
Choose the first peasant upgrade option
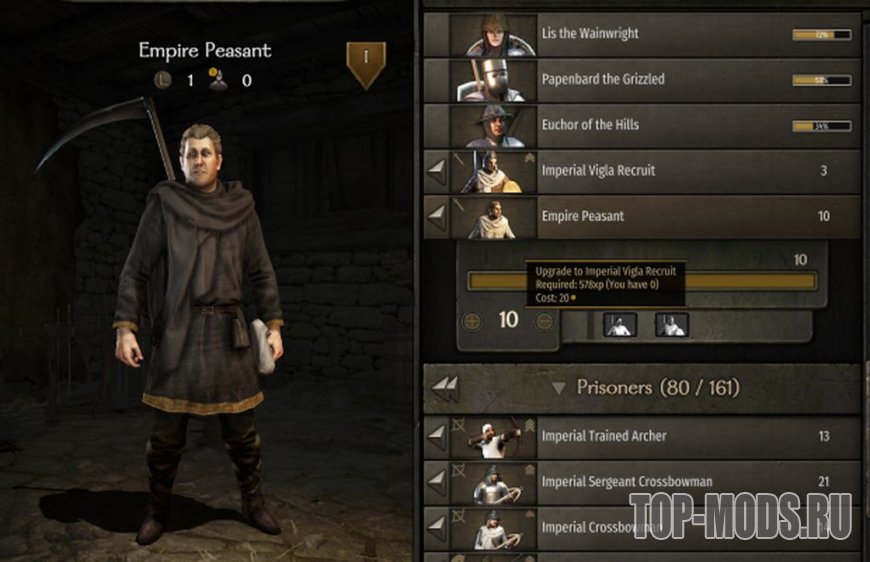tap(620, 323)
